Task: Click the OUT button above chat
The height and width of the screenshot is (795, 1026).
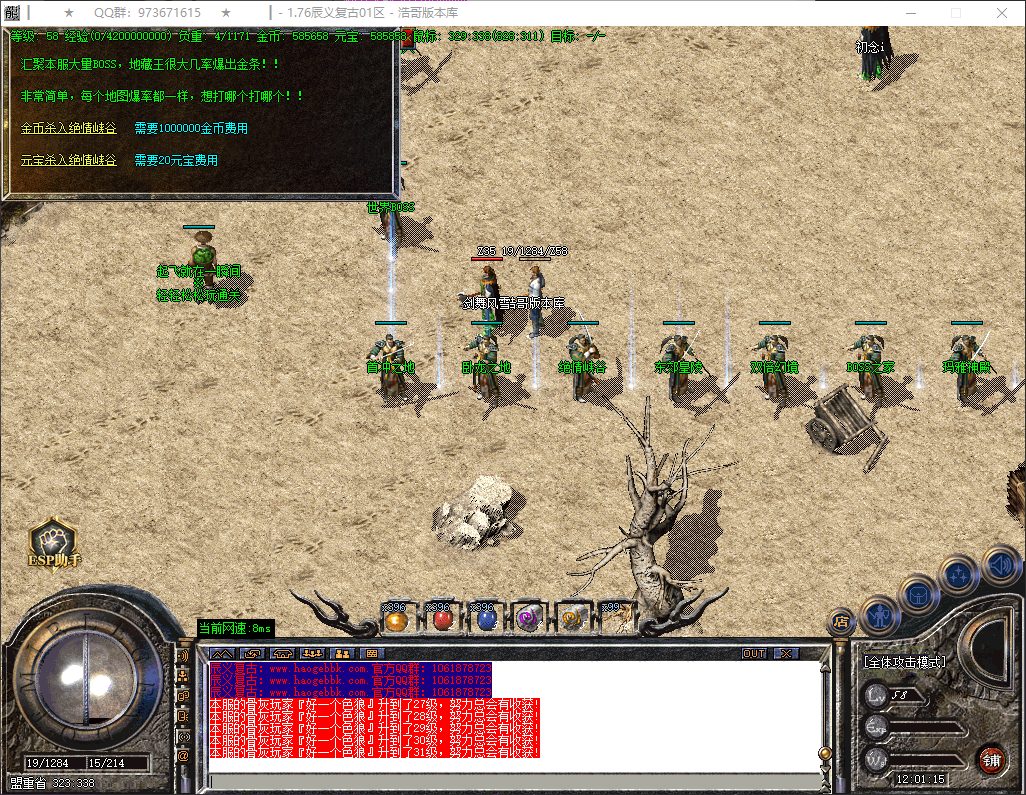Action: click(754, 653)
